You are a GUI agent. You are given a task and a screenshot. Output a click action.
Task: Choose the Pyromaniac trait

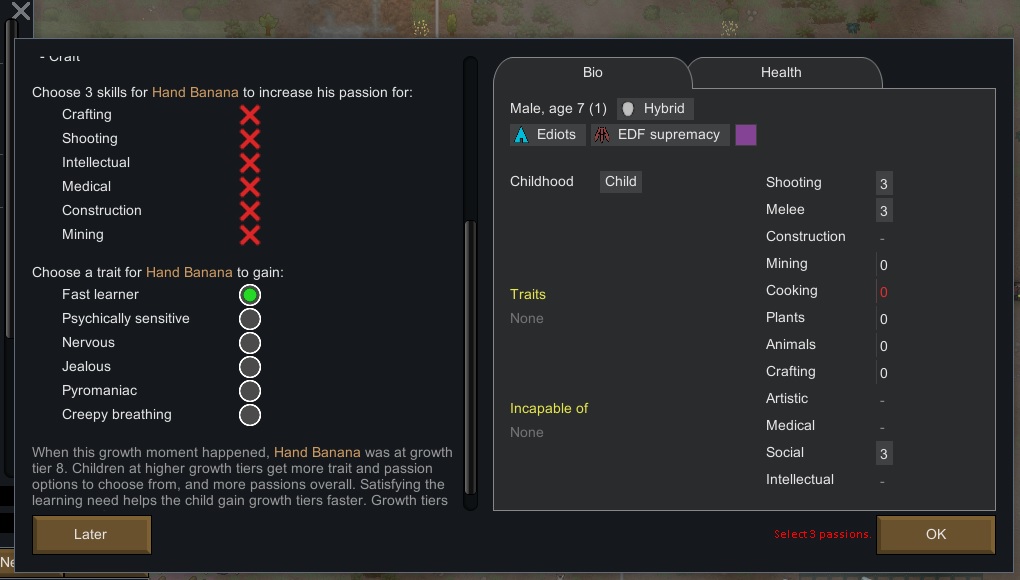[250, 391]
